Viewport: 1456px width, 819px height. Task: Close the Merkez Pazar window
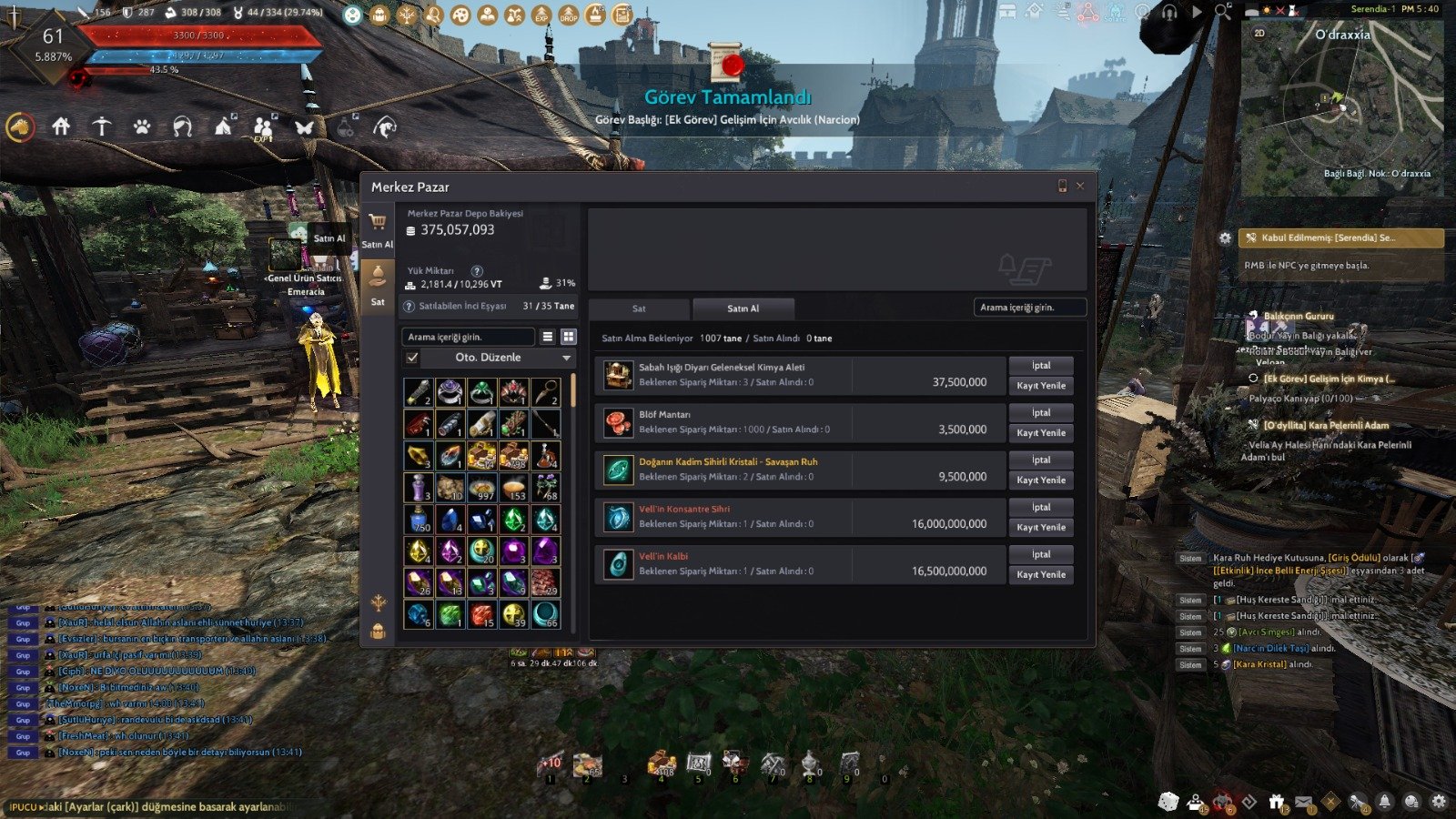pyautogui.click(x=1080, y=187)
